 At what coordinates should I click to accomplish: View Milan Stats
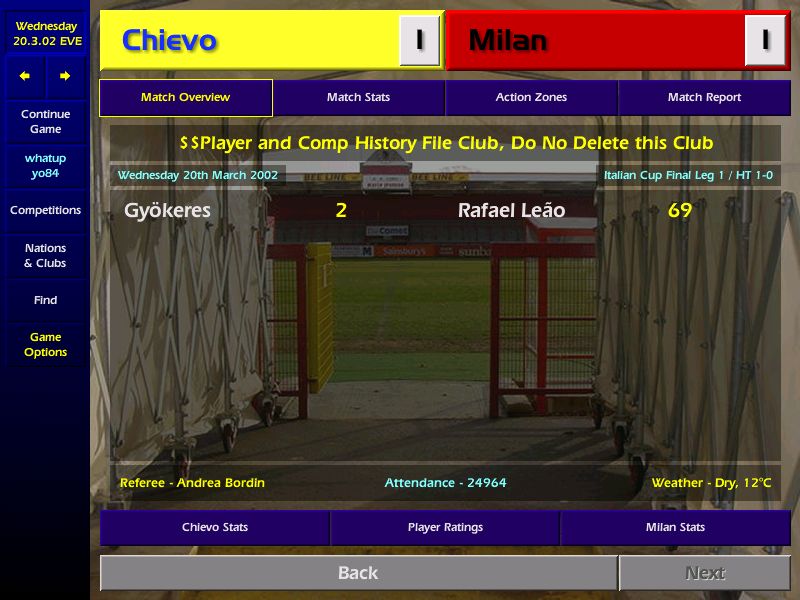coord(675,527)
